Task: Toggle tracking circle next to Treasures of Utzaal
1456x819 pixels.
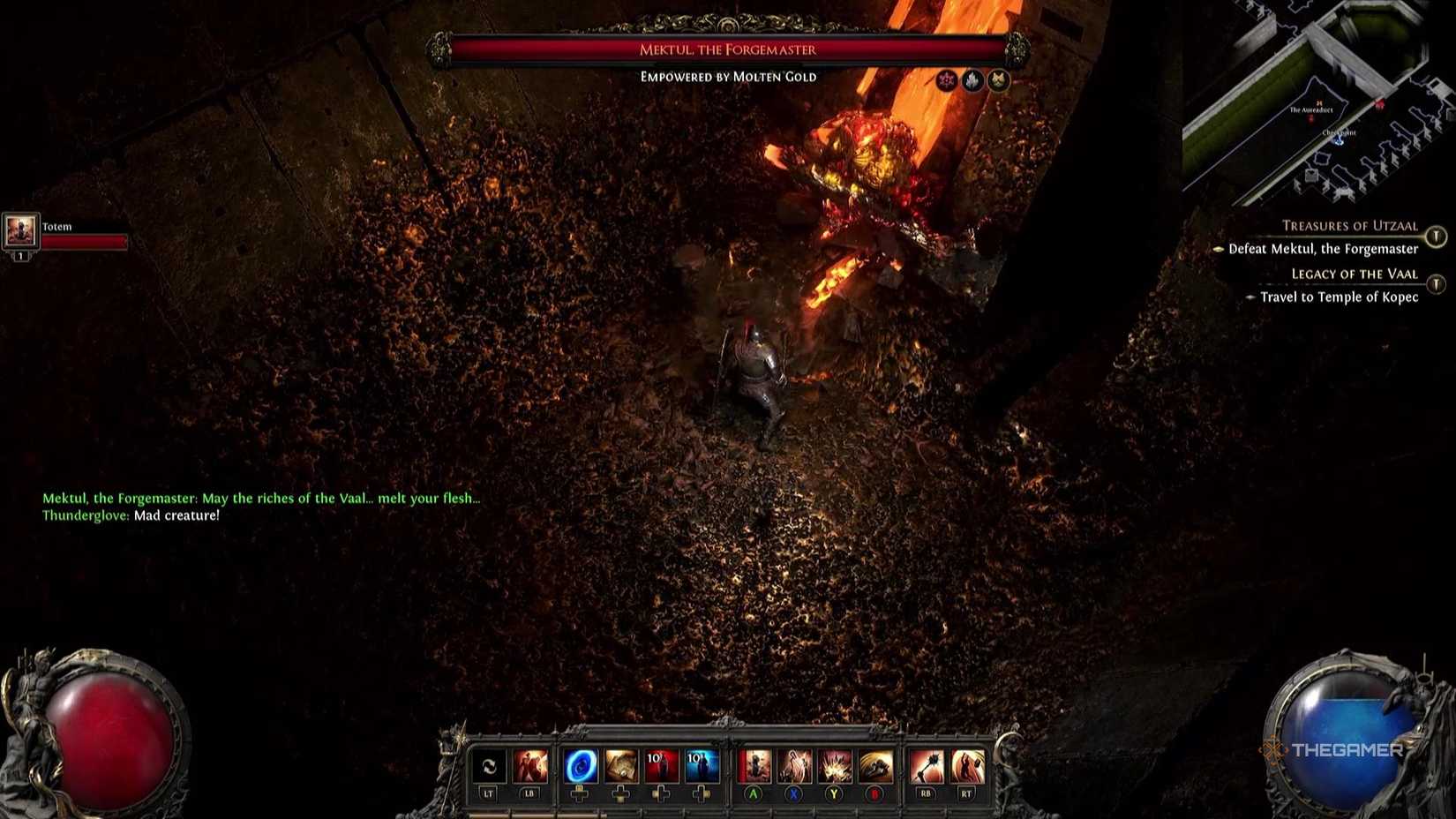Action: (1436, 236)
